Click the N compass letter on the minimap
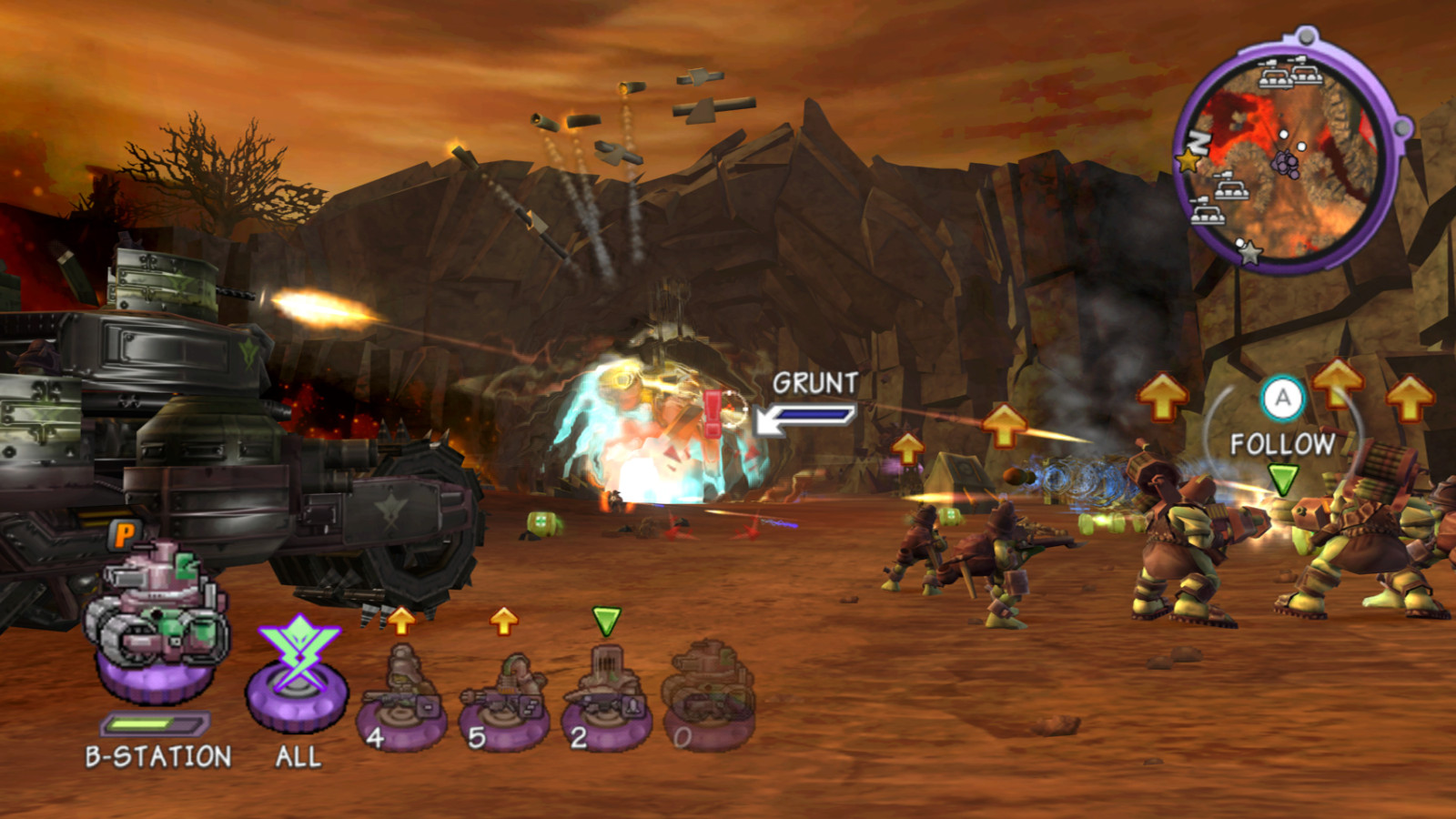 [x=1198, y=143]
